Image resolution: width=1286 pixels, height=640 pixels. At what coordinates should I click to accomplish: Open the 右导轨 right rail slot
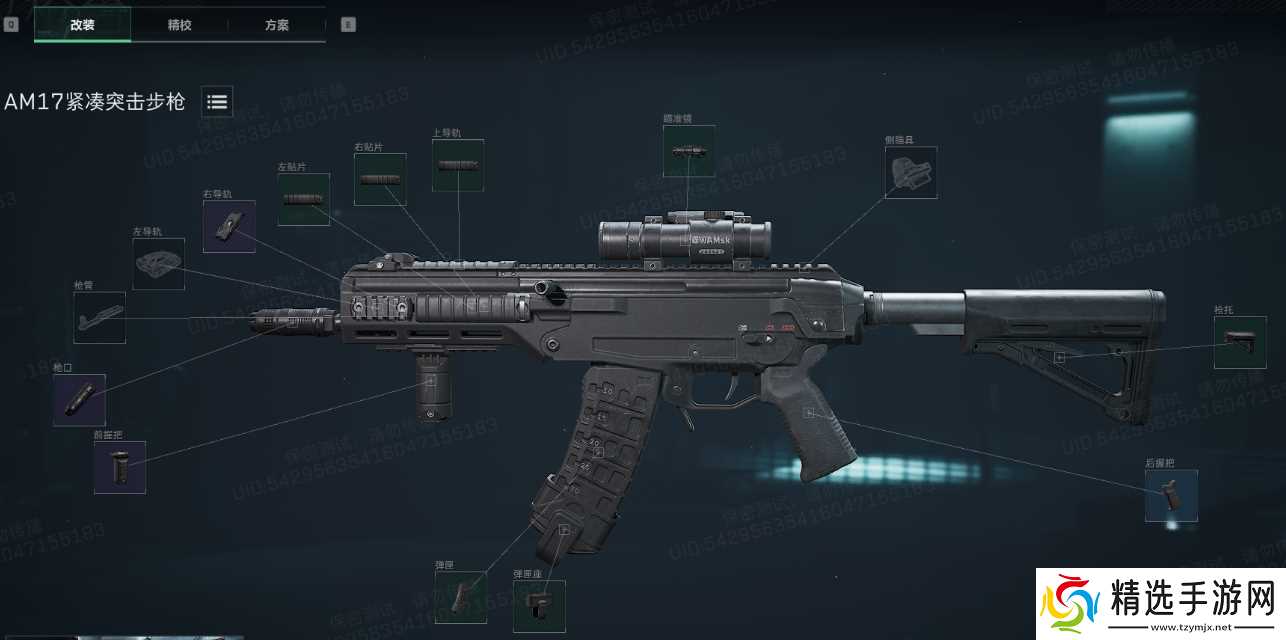click(229, 226)
